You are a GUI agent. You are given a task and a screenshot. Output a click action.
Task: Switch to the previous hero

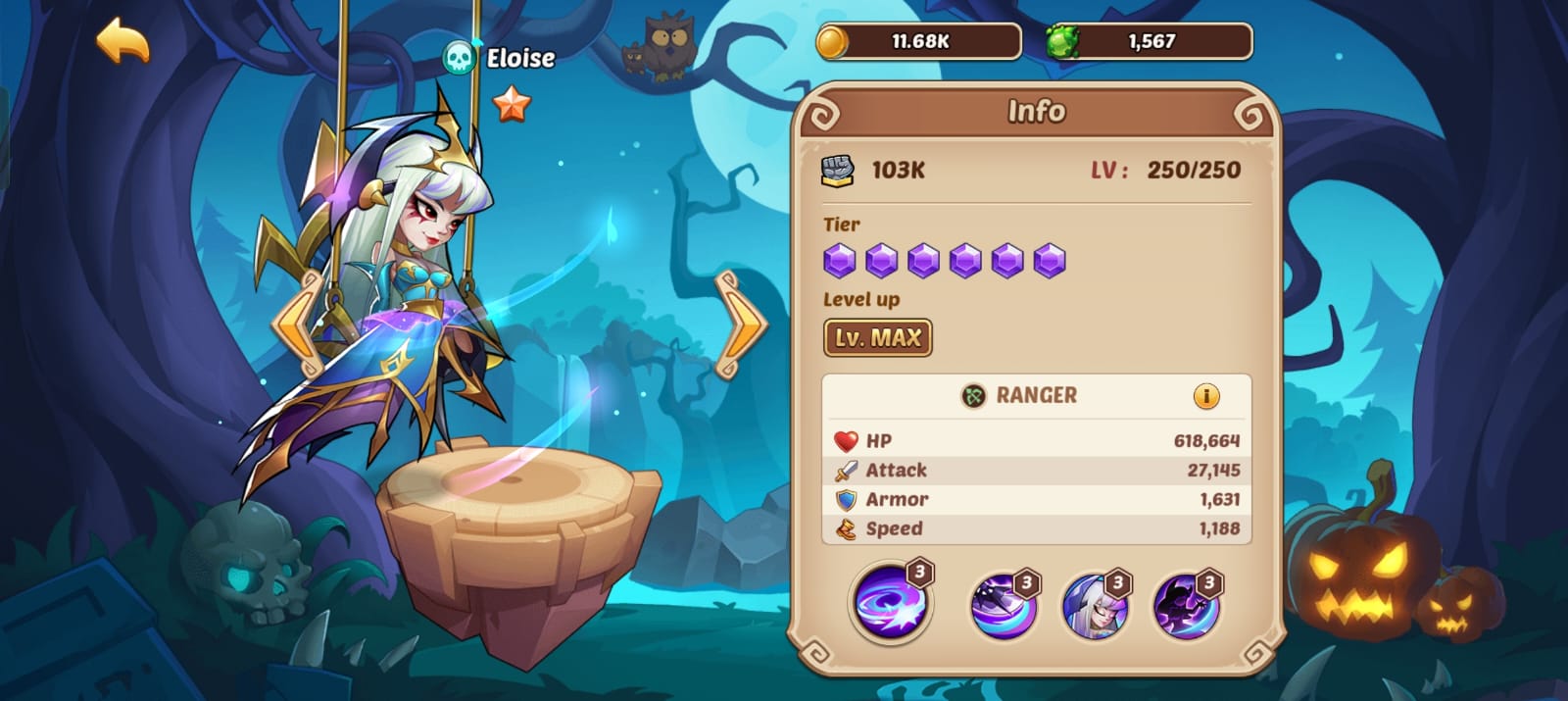coord(299,325)
